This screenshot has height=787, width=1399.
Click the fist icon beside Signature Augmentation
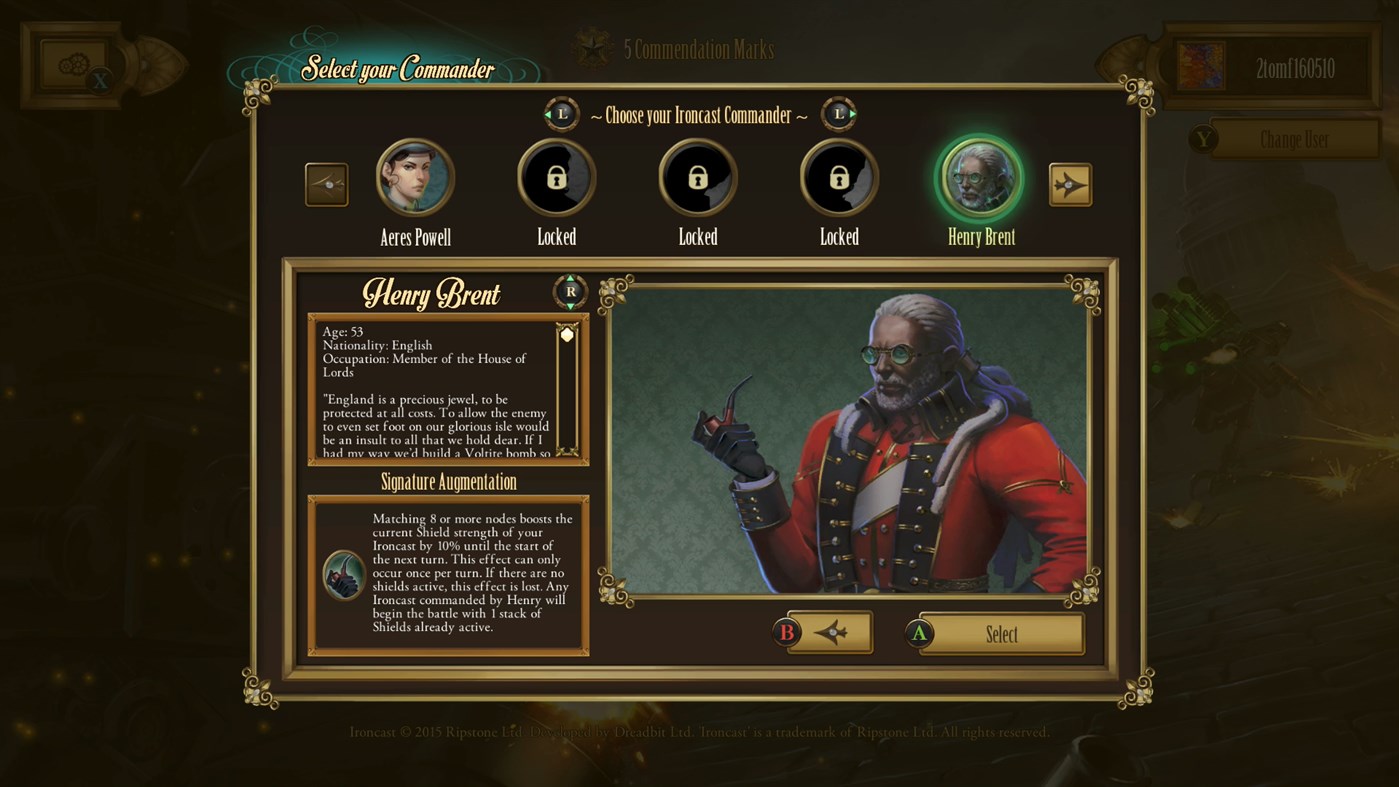tap(343, 572)
